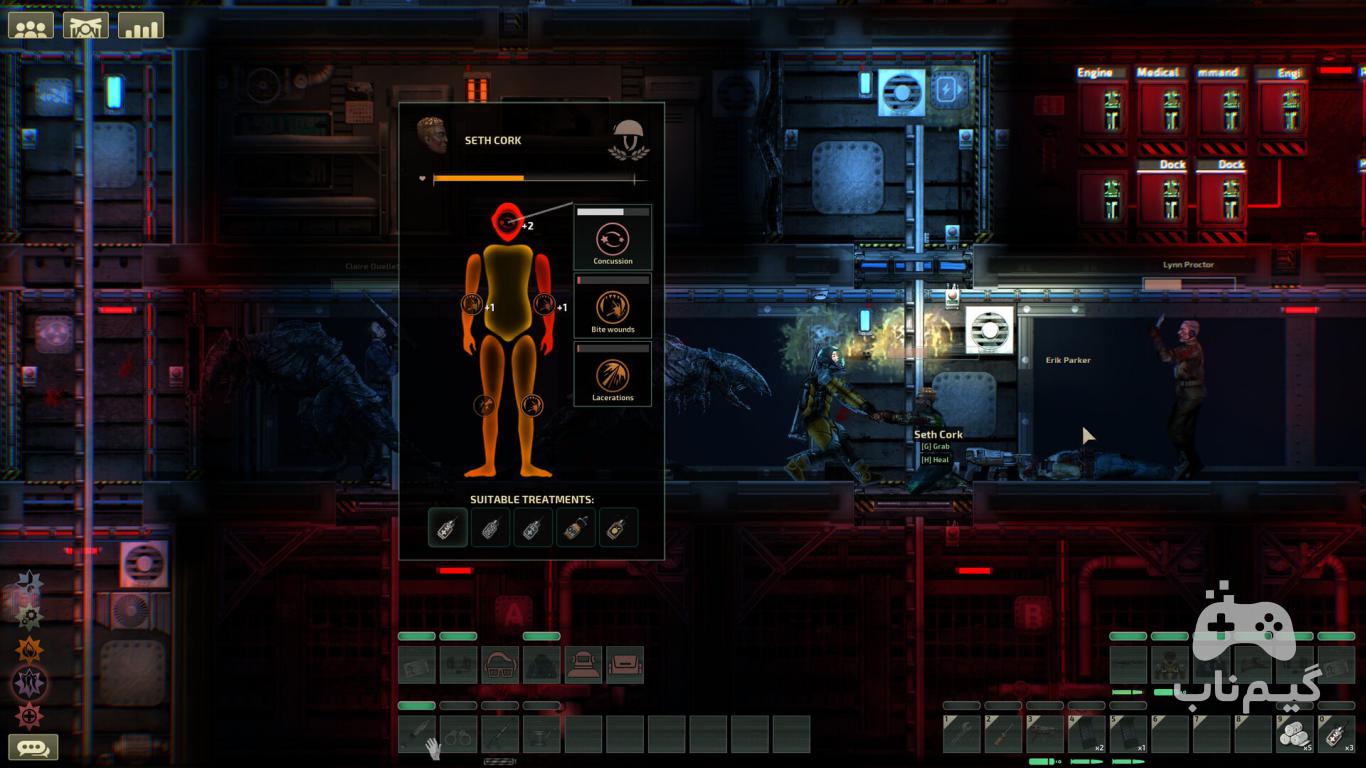
Task: Choose the last suitable treatment item
Action: point(618,527)
